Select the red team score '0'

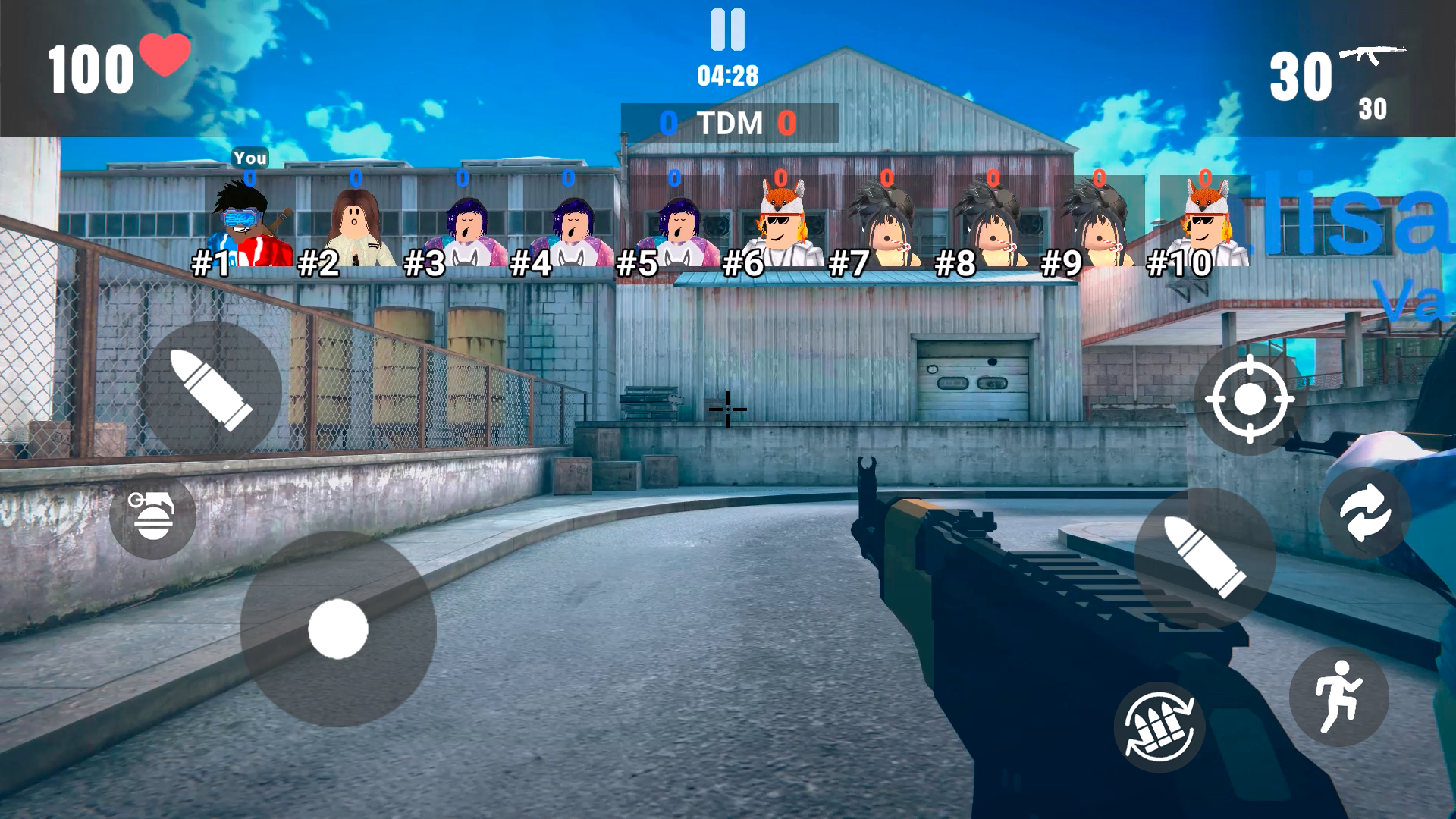pyautogui.click(x=786, y=122)
